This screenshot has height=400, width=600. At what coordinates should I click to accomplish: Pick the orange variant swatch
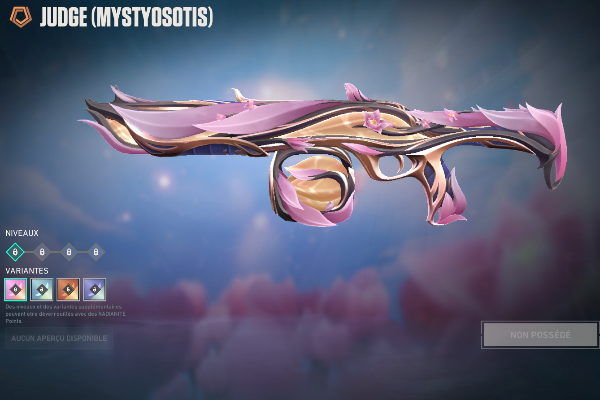coord(68,289)
